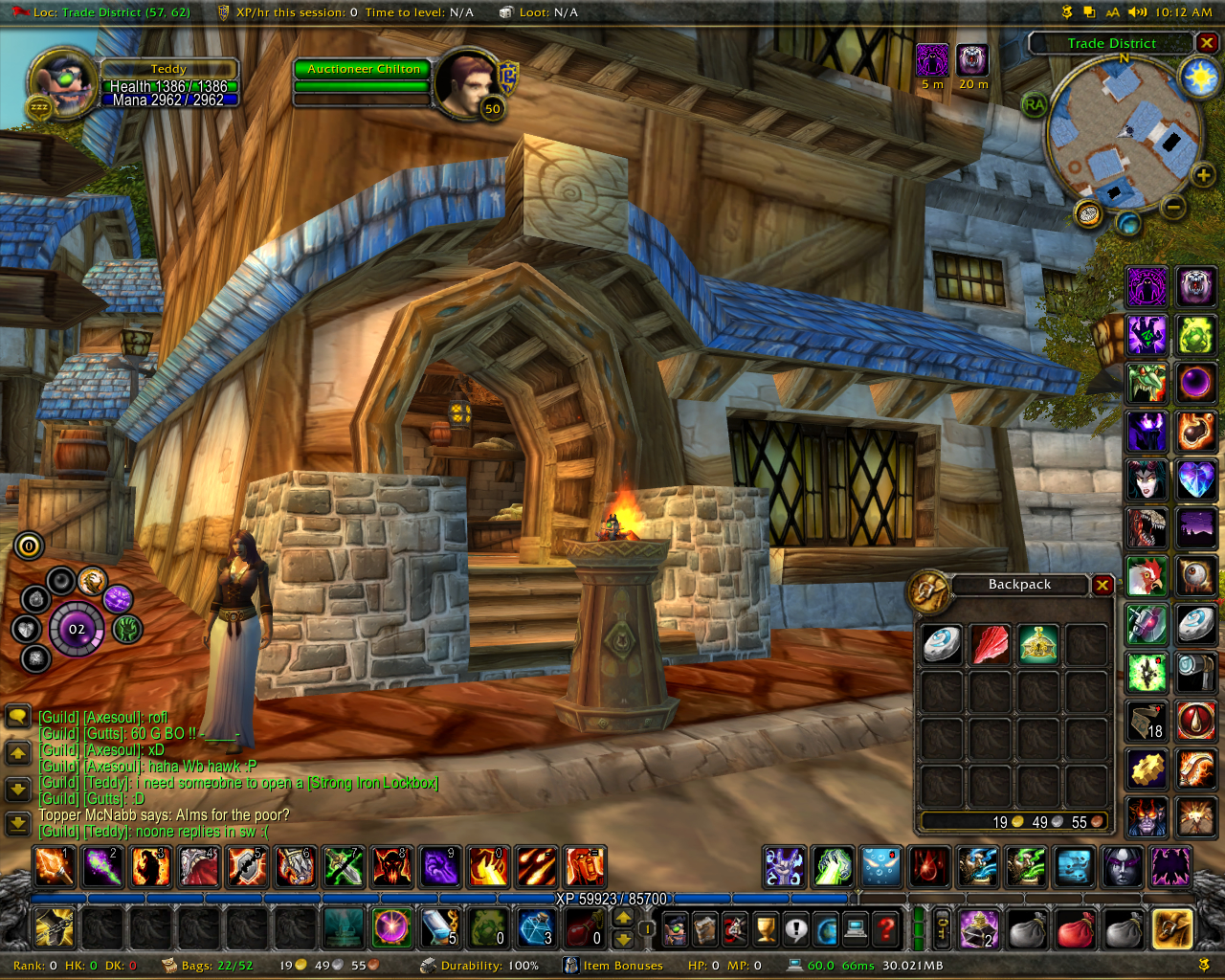This screenshot has height=980, width=1225.
Task: Select the green treasure chest item in Backpack
Action: pyautogui.click(x=1038, y=644)
